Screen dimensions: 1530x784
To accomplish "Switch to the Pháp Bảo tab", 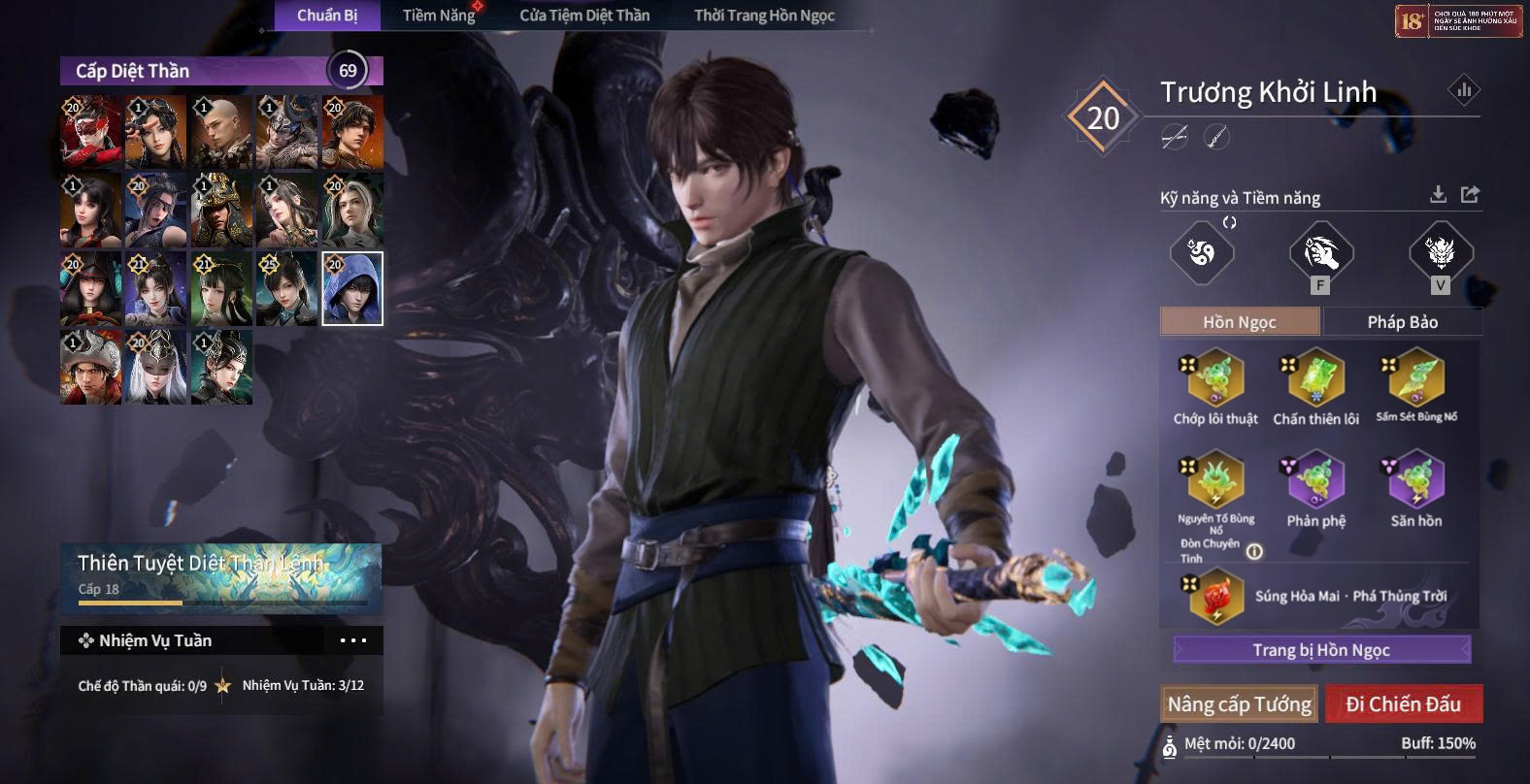I will tap(1402, 322).
